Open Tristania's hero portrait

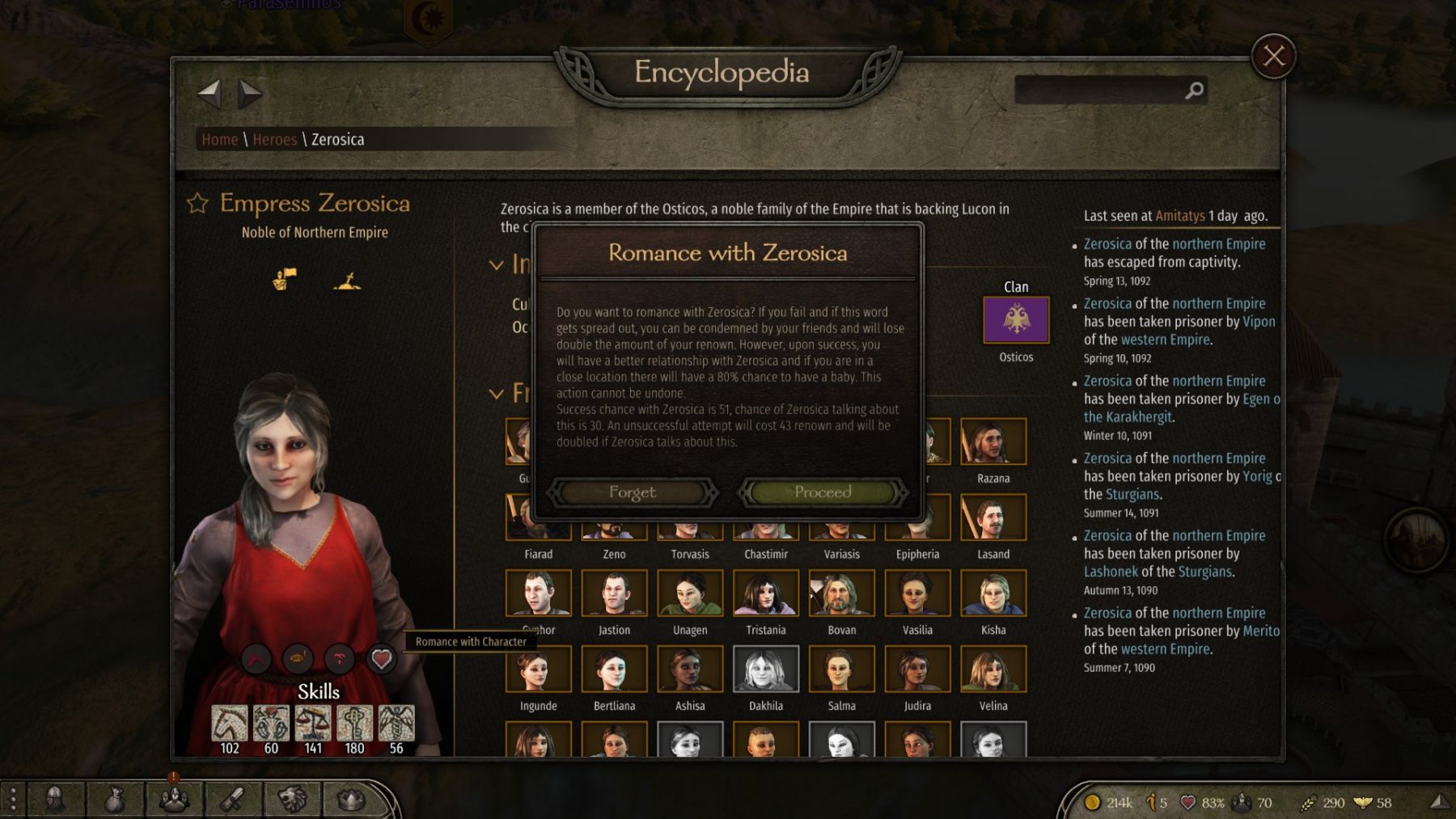click(x=766, y=593)
